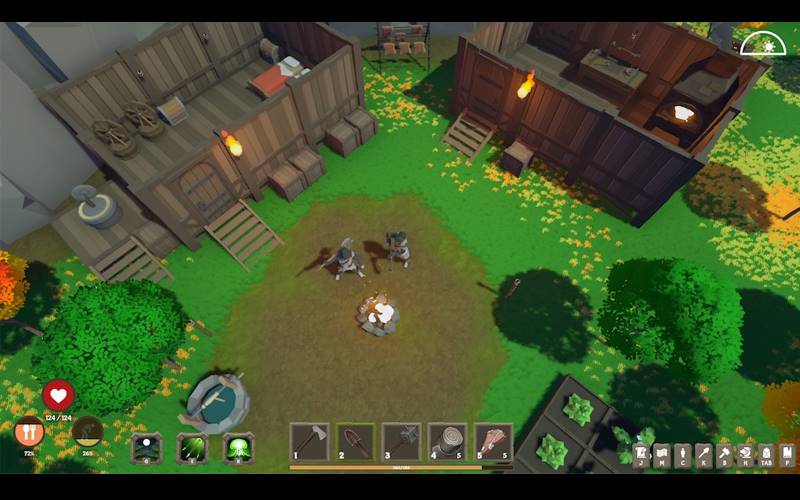Use the green arrow volley ability
Image resolution: width=800 pixels, height=500 pixels.
[x=192, y=447]
